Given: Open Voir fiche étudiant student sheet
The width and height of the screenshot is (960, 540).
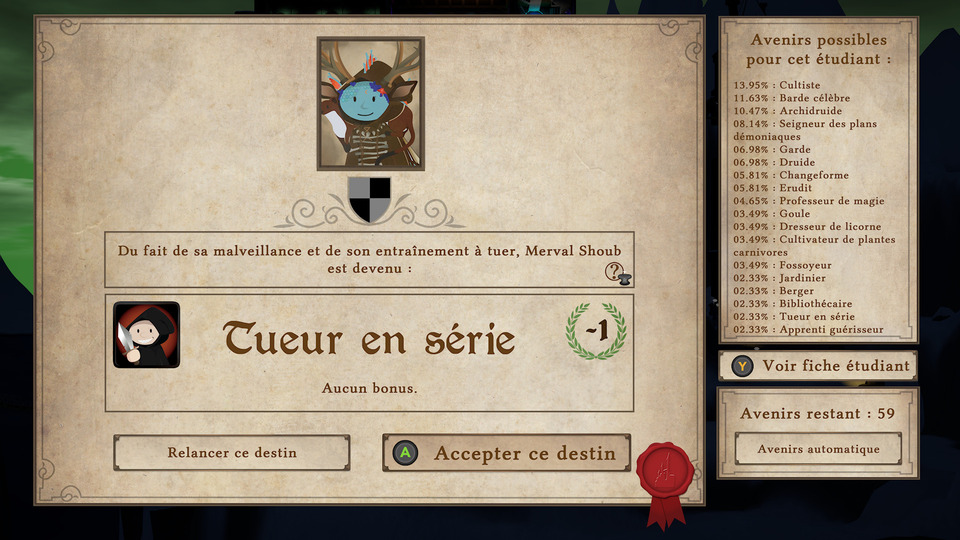Looking at the screenshot, I should pos(818,366).
